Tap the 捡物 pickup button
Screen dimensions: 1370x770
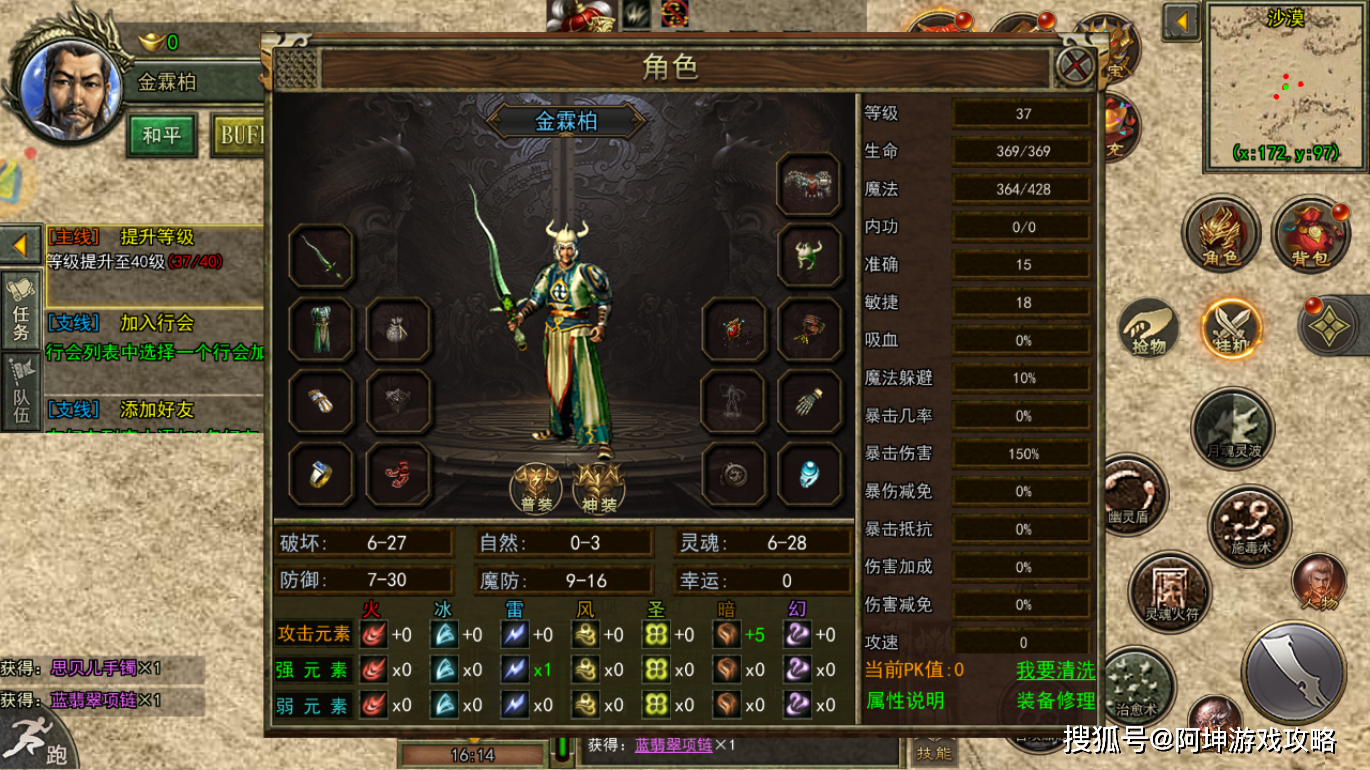[x=1149, y=328]
